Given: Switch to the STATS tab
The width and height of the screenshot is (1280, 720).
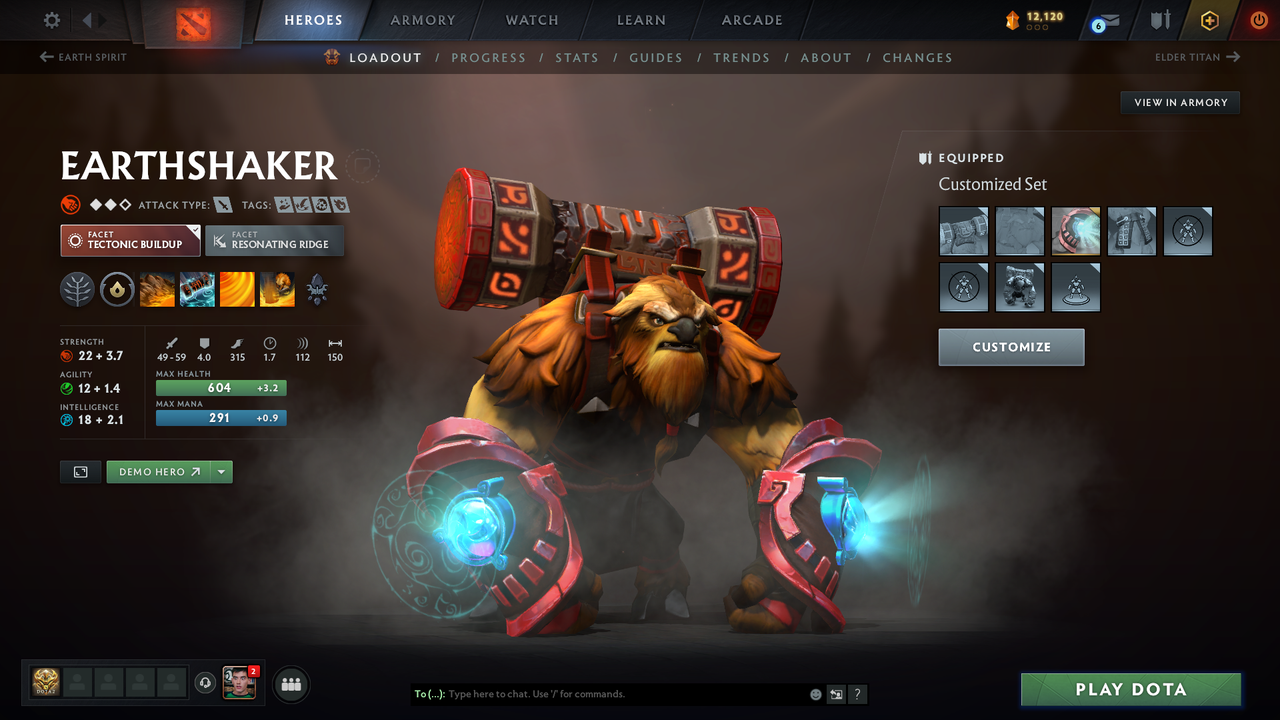Looking at the screenshot, I should tap(577, 57).
